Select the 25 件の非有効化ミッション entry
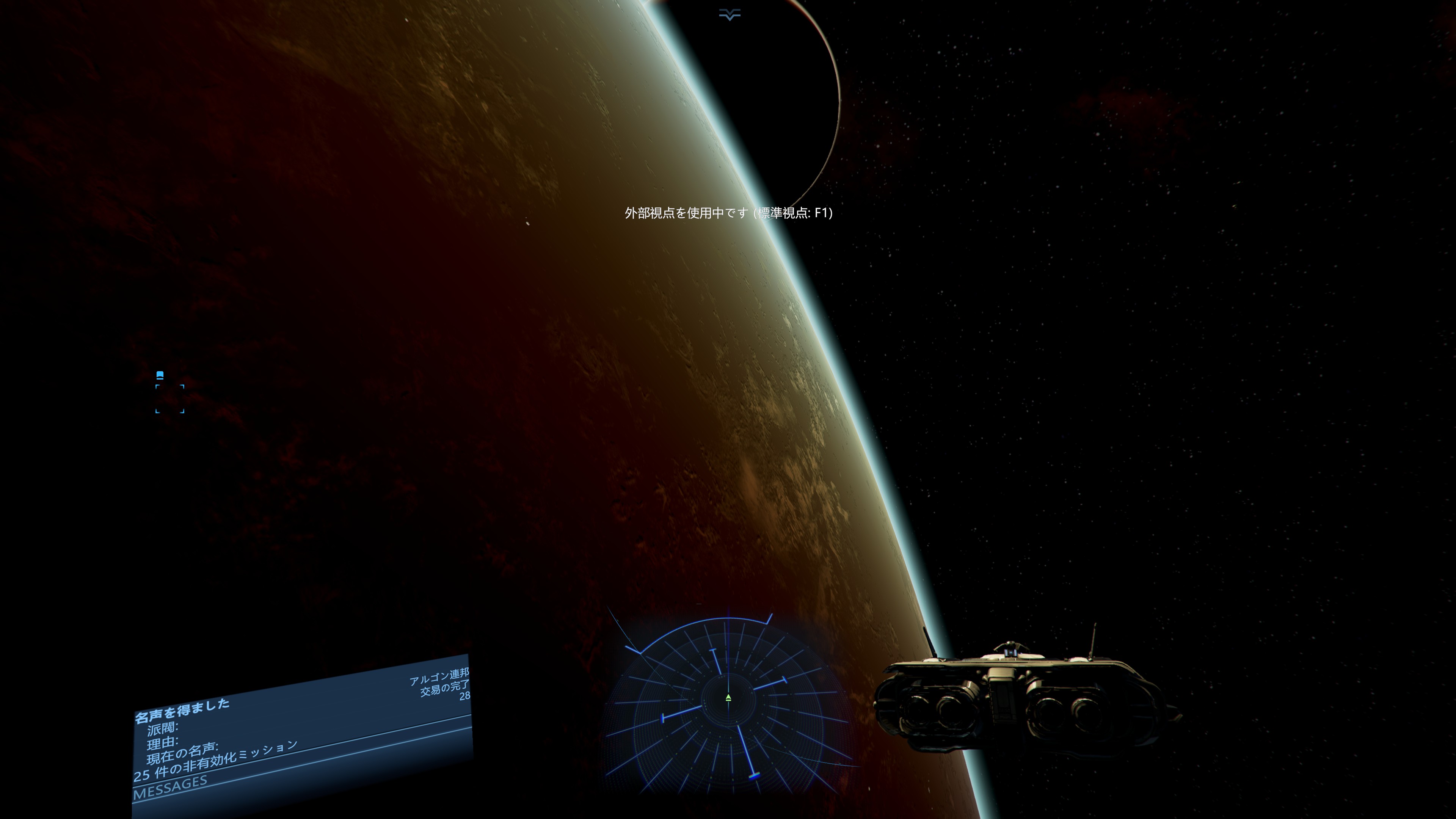This screenshot has height=819, width=1456. 215,761
